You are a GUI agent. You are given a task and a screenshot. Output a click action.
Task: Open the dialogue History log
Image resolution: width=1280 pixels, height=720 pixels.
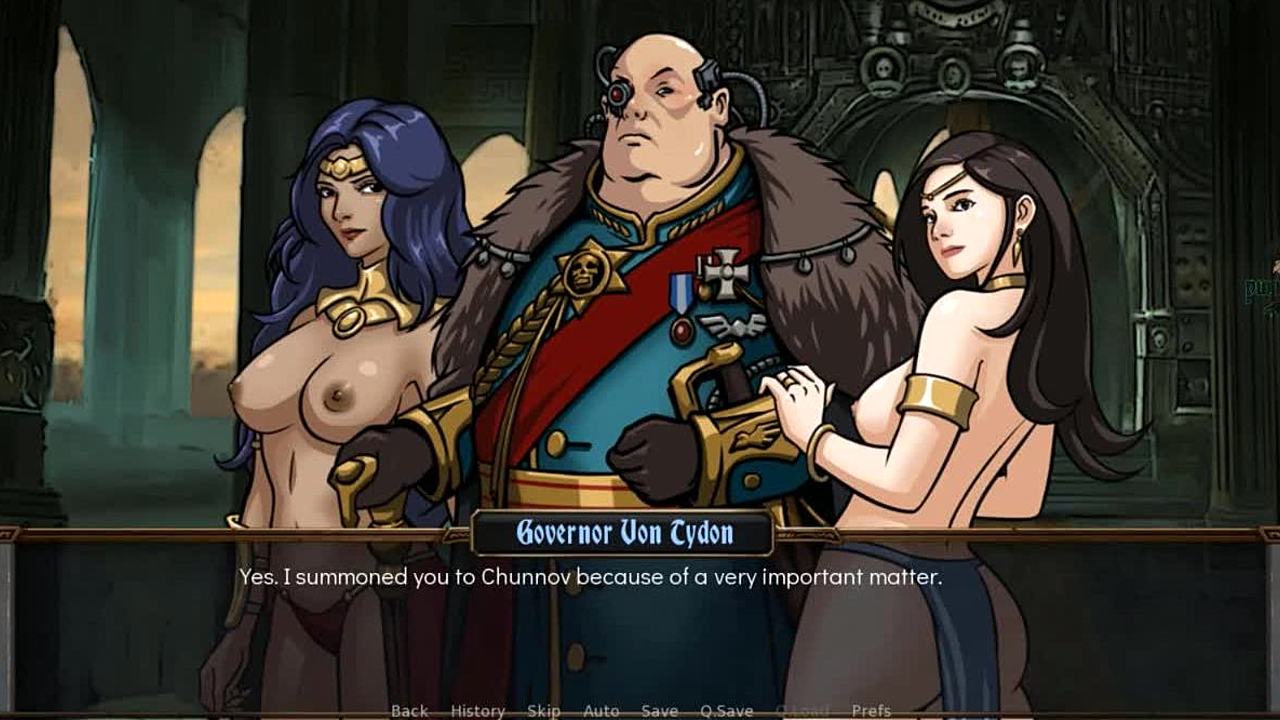click(x=477, y=711)
